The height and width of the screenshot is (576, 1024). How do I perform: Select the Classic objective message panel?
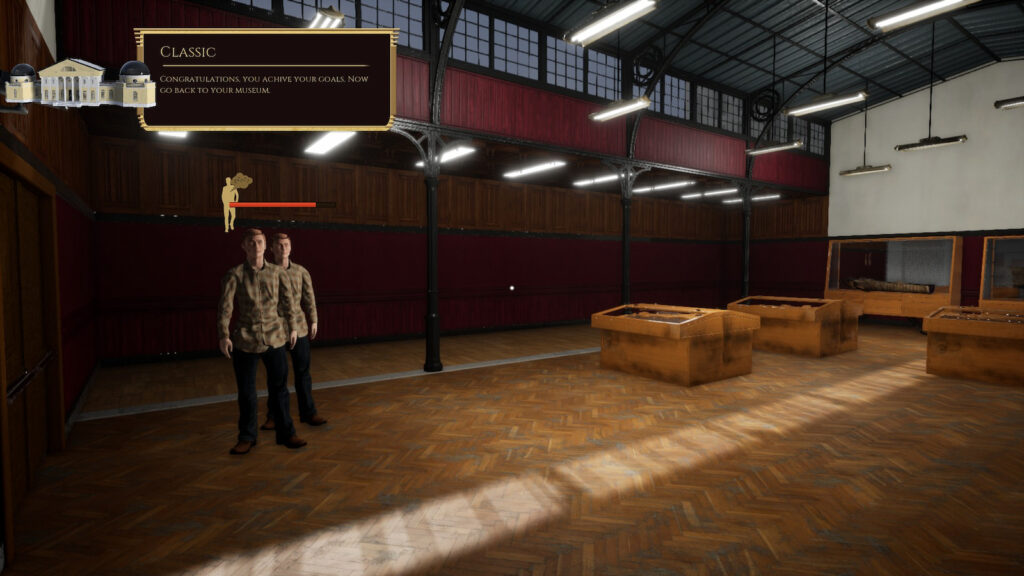tap(266, 80)
